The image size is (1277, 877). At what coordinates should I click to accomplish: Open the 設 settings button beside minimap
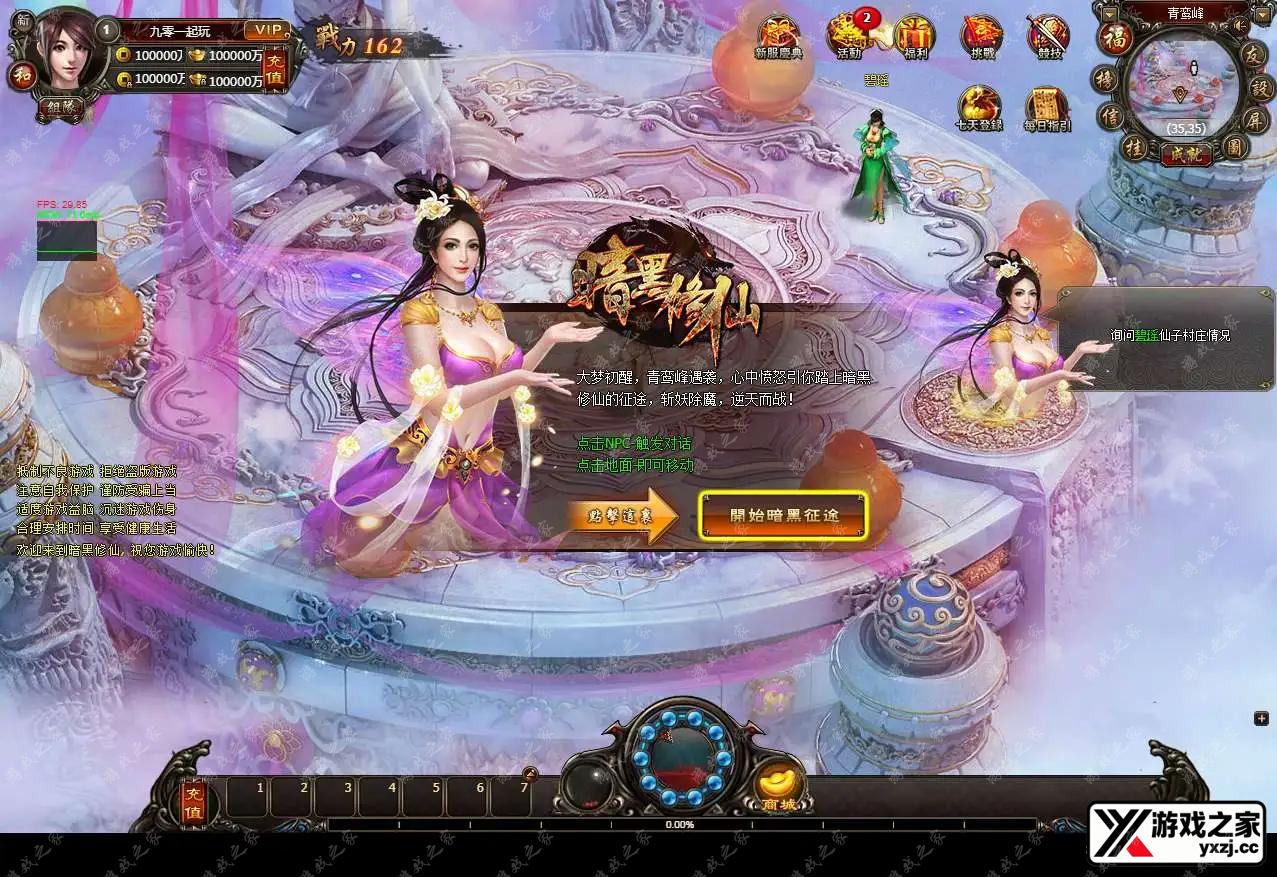pos(1262,88)
